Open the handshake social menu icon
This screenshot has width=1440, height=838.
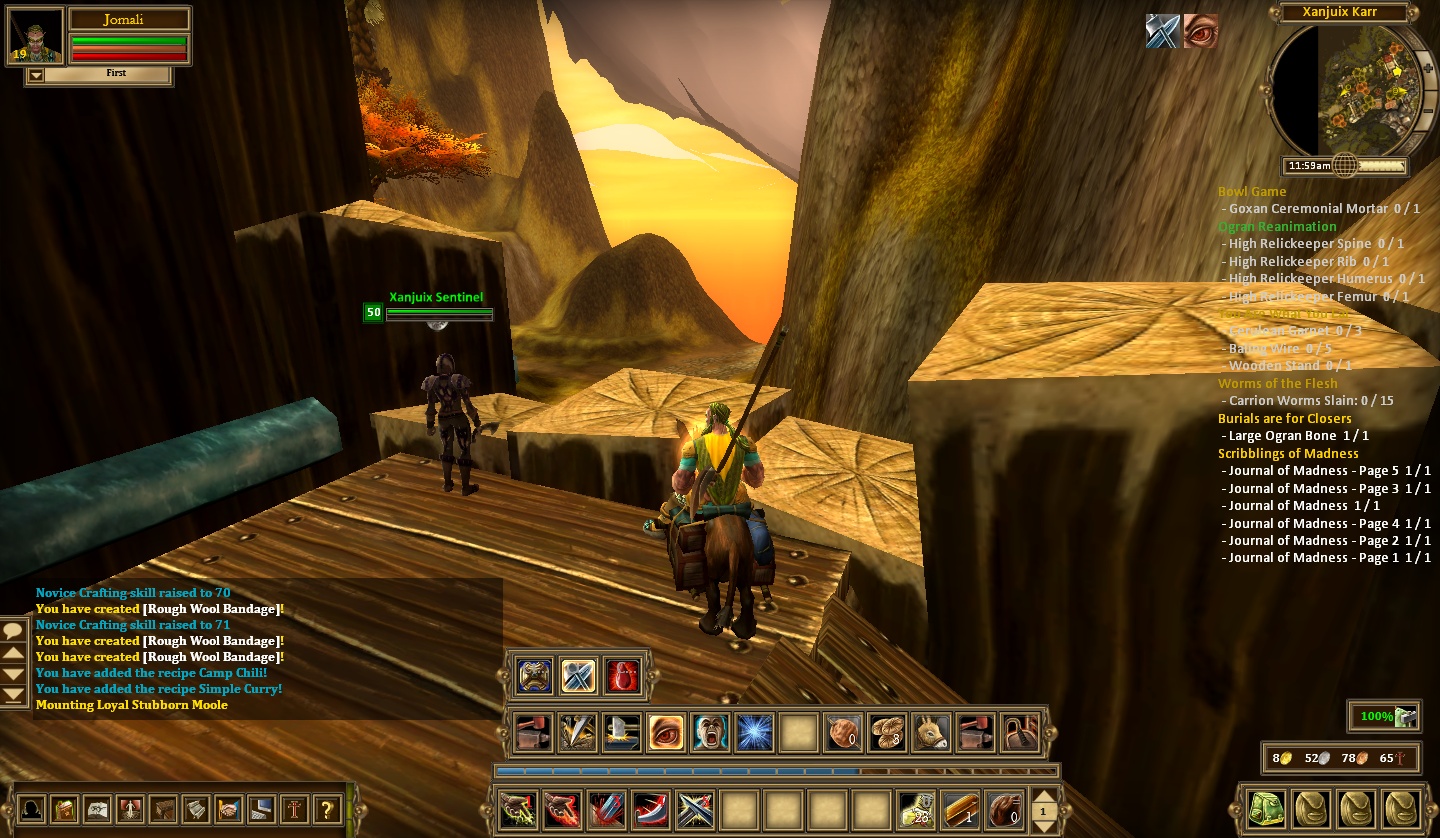[229, 808]
